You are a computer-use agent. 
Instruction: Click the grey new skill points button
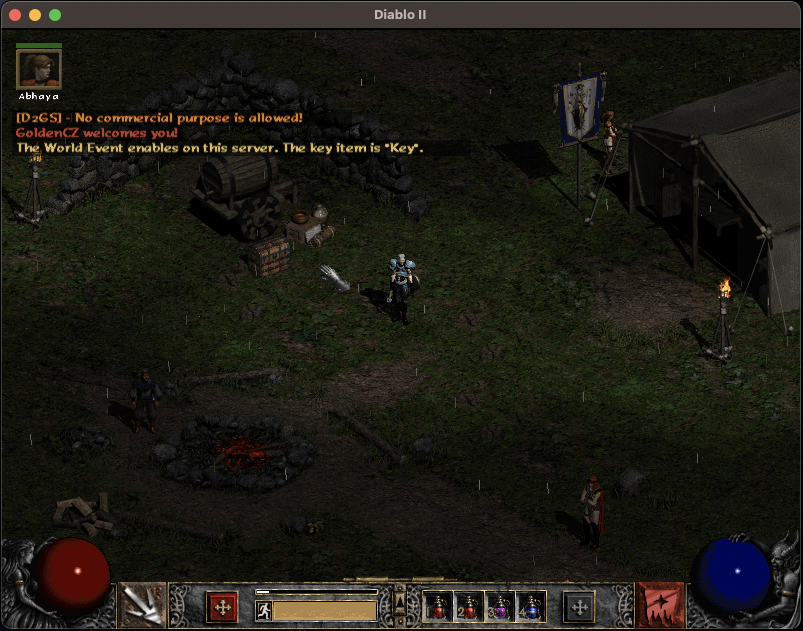tap(579, 606)
